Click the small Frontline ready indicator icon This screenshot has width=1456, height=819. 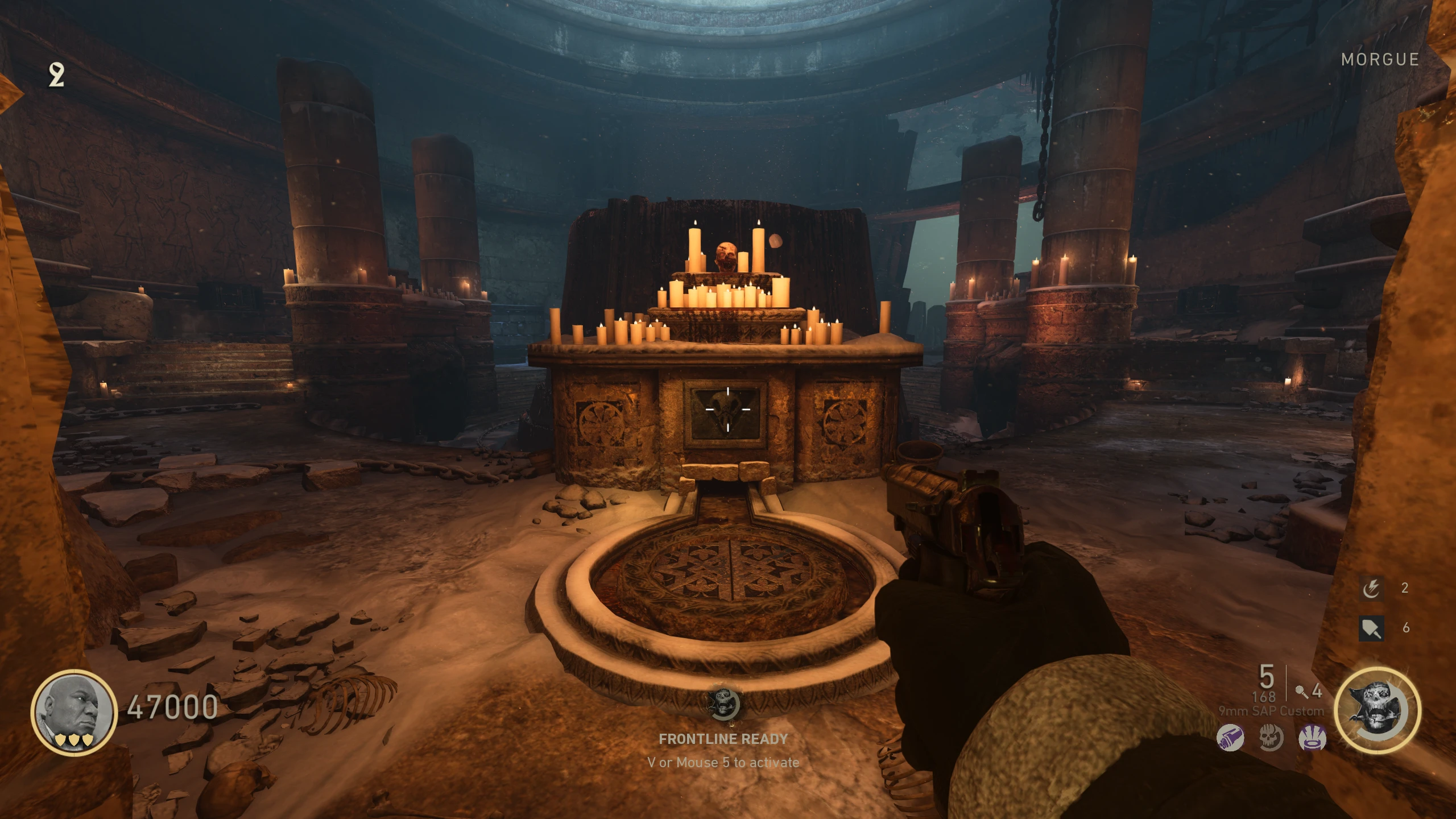723,704
